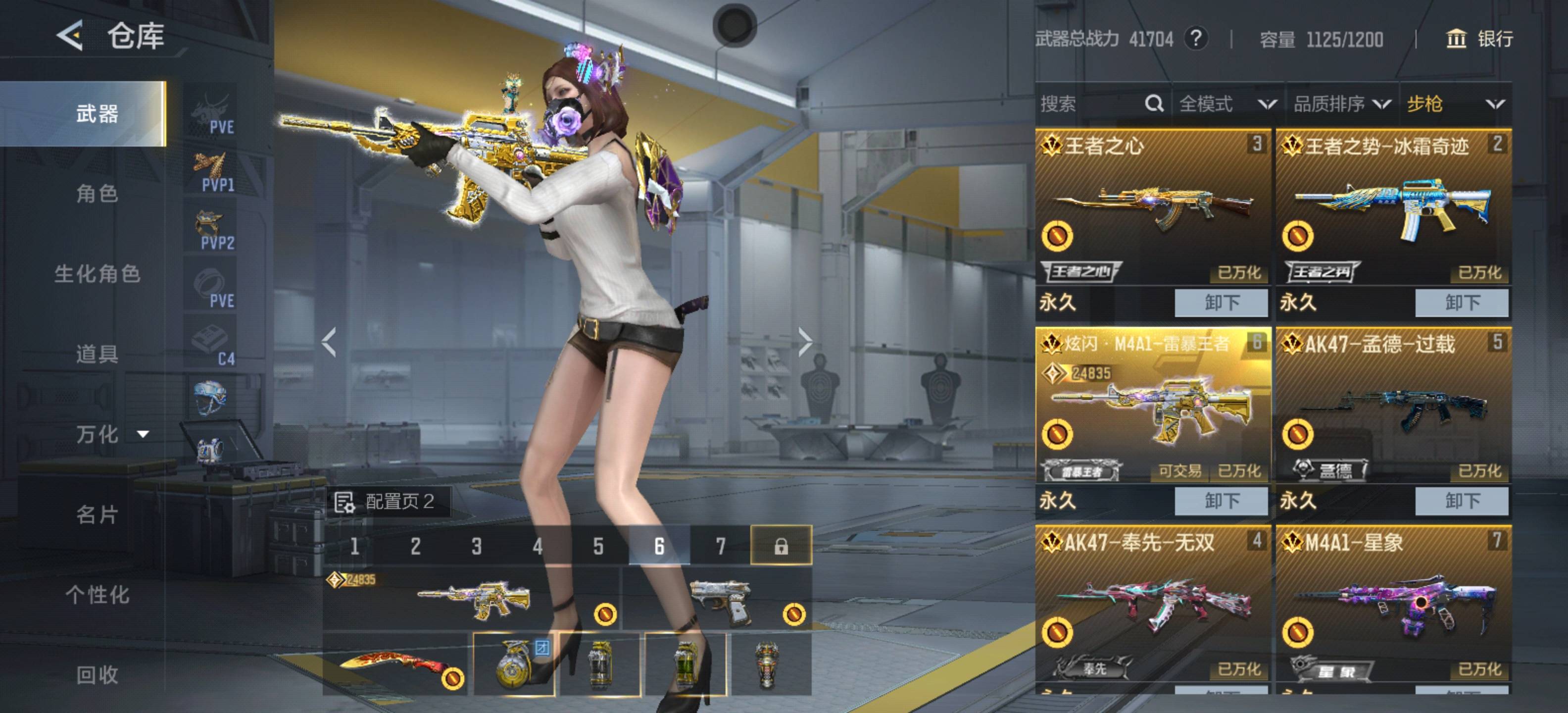Go to the 回收 section
This screenshot has width=1568, height=713.
point(97,675)
